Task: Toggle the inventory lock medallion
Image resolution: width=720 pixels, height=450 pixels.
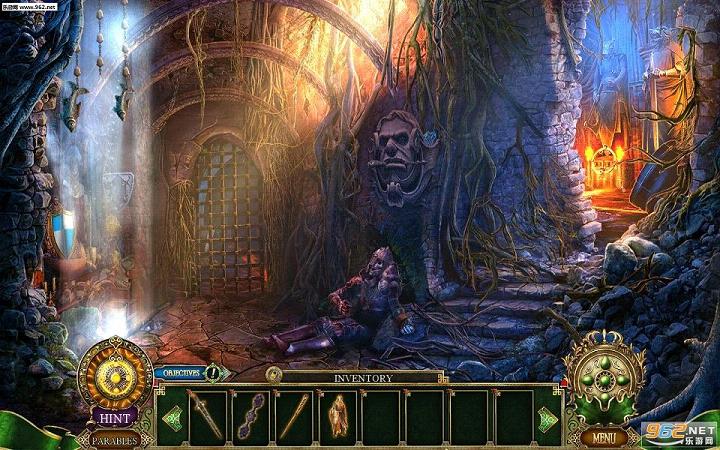Action: click(273, 374)
